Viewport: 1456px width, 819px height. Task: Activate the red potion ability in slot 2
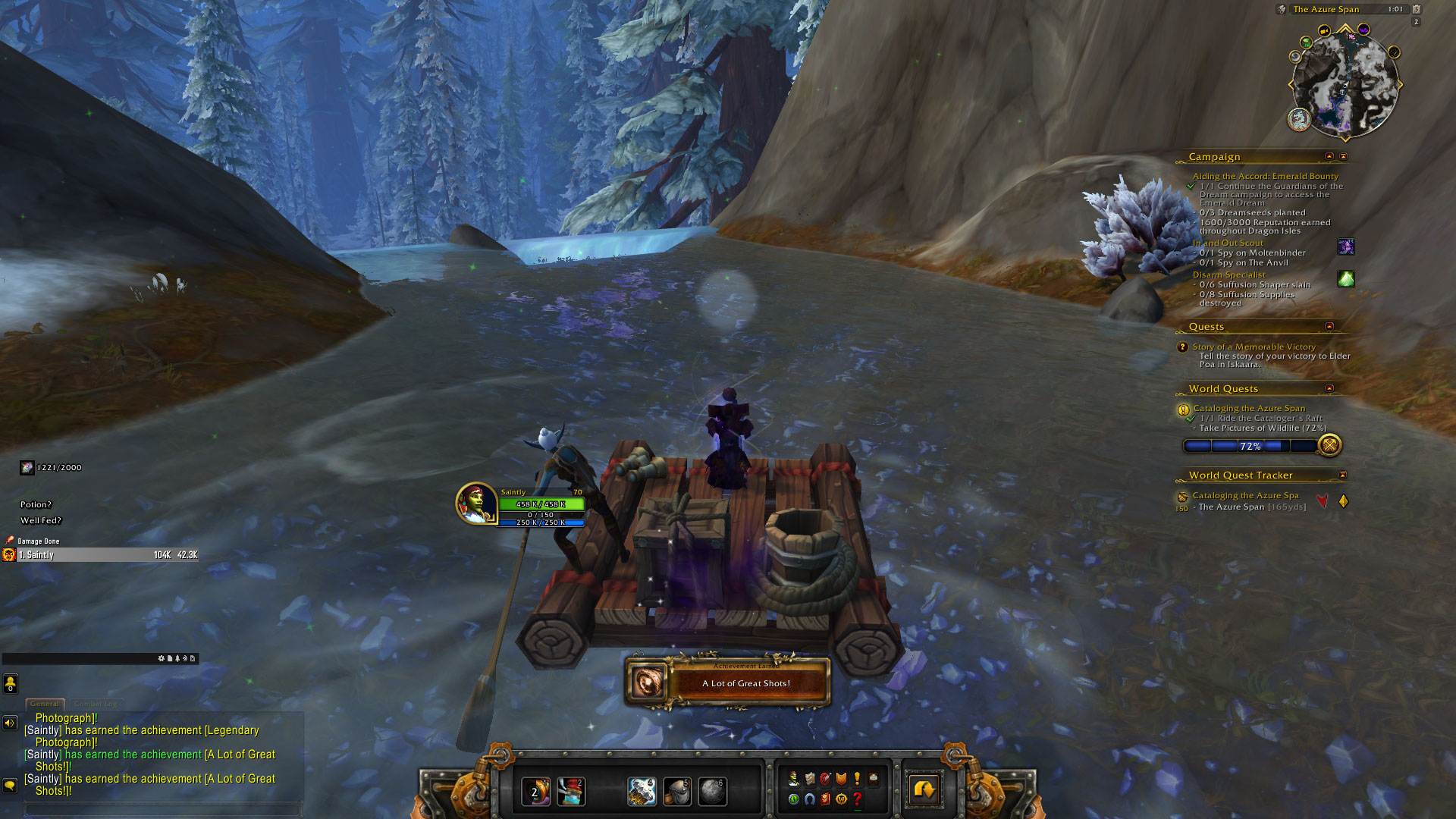[571, 792]
